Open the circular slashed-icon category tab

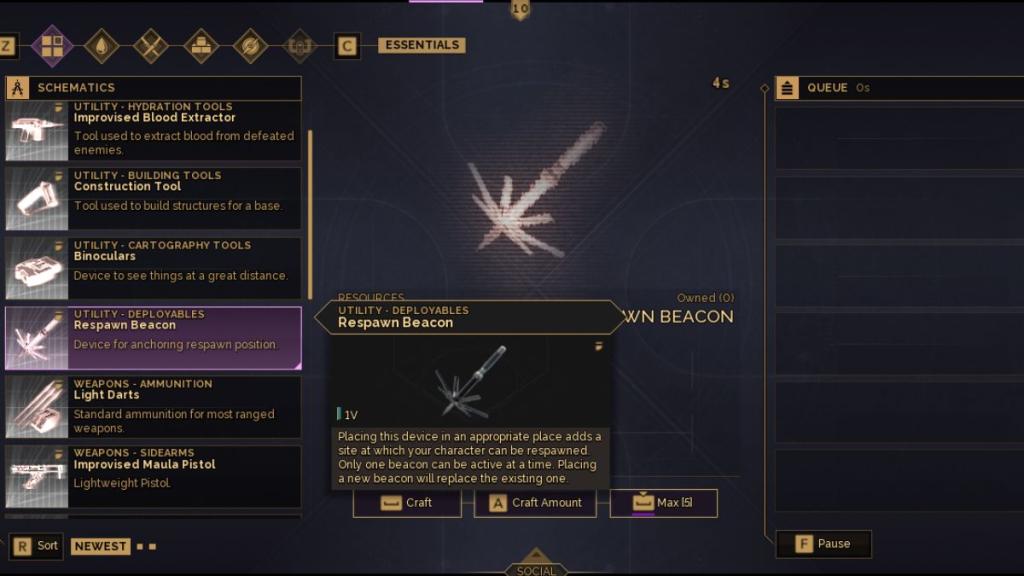pos(250,46)
